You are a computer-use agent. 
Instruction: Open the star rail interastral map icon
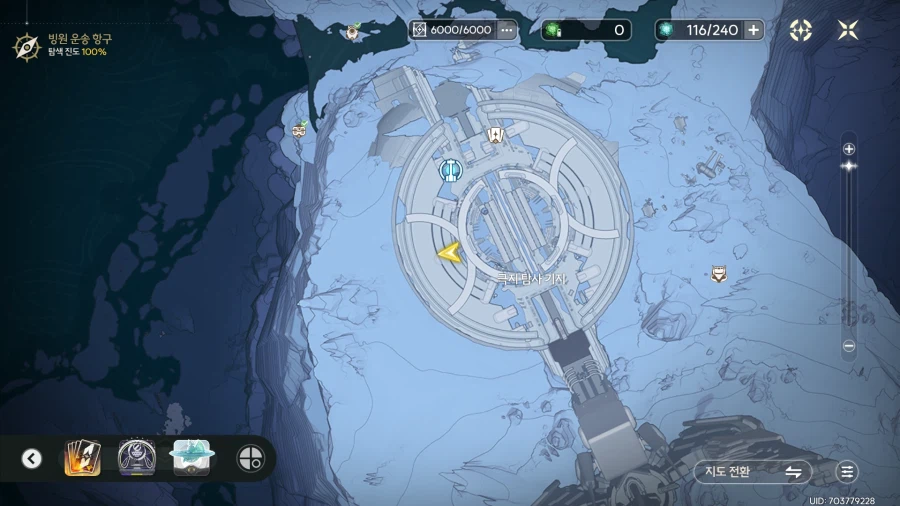(801, 30)
